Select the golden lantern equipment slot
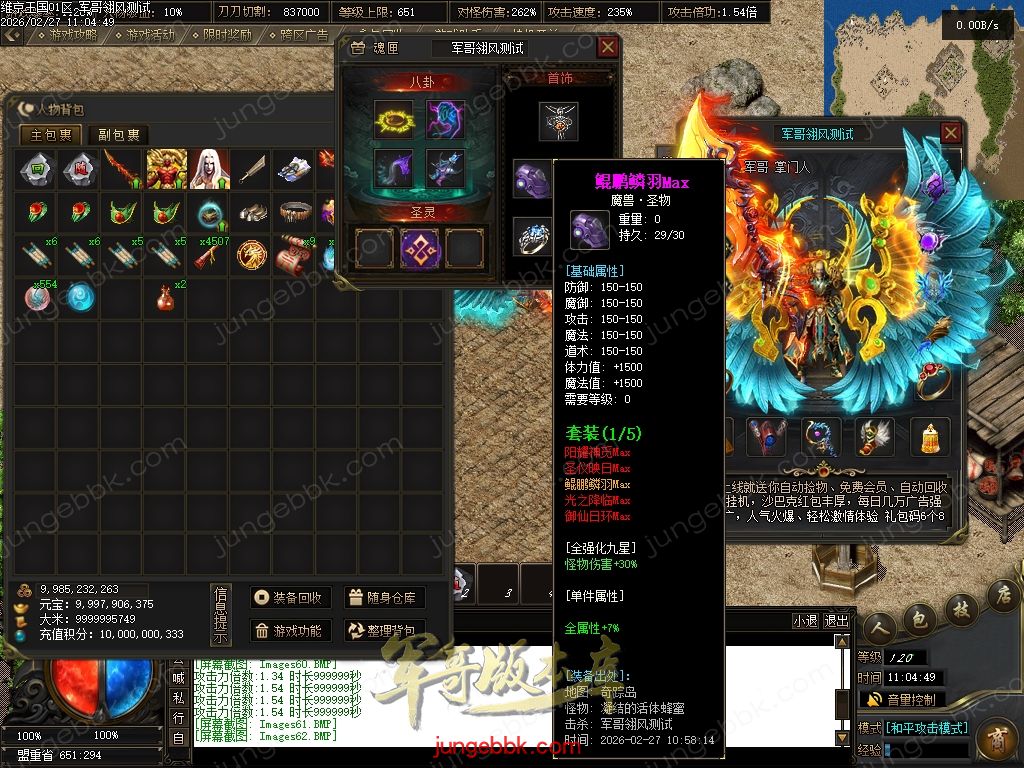Screen dimensions: 1024x768 [x=930, y=436]
